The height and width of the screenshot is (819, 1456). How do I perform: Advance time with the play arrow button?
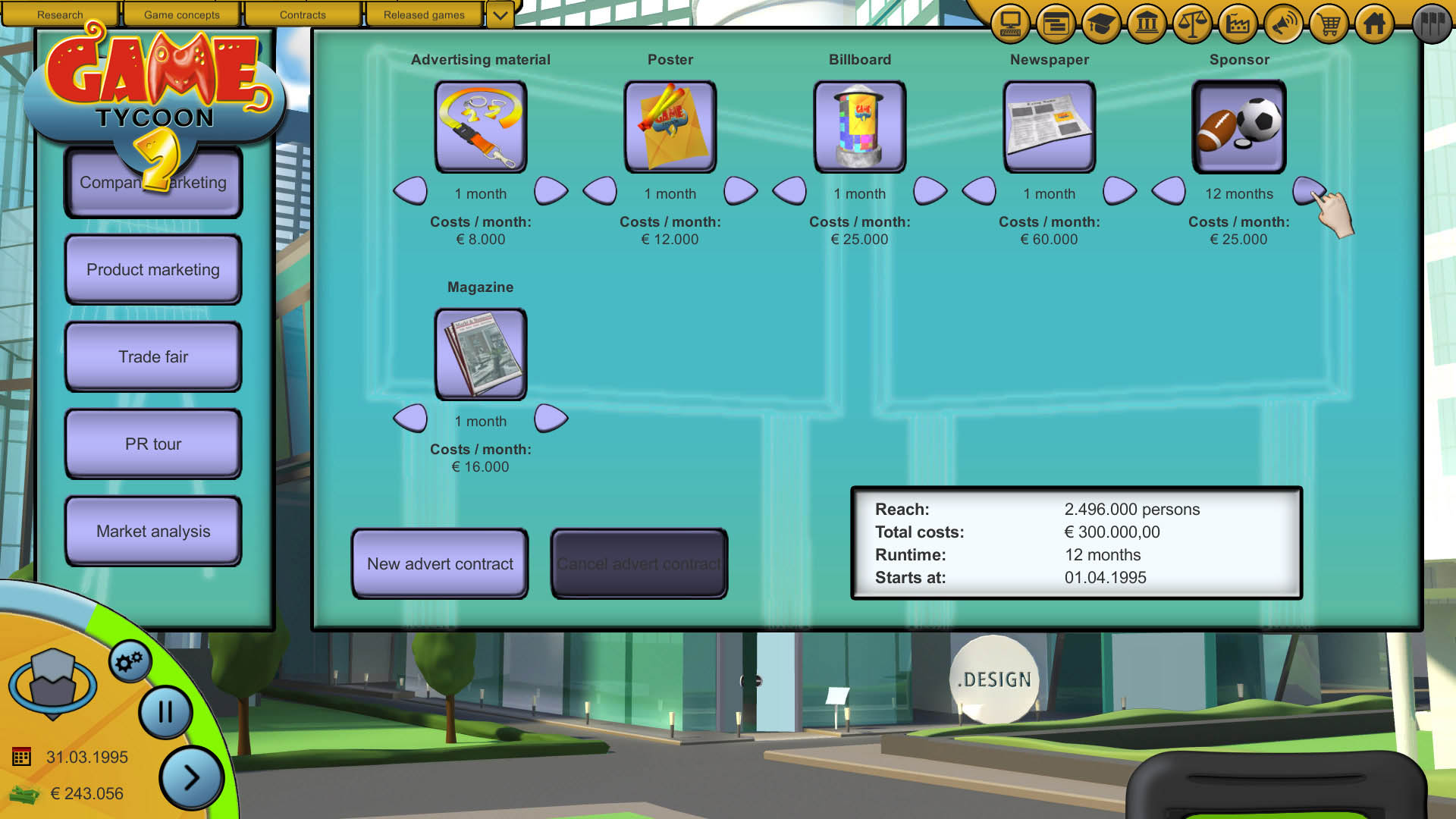[191, 777]
